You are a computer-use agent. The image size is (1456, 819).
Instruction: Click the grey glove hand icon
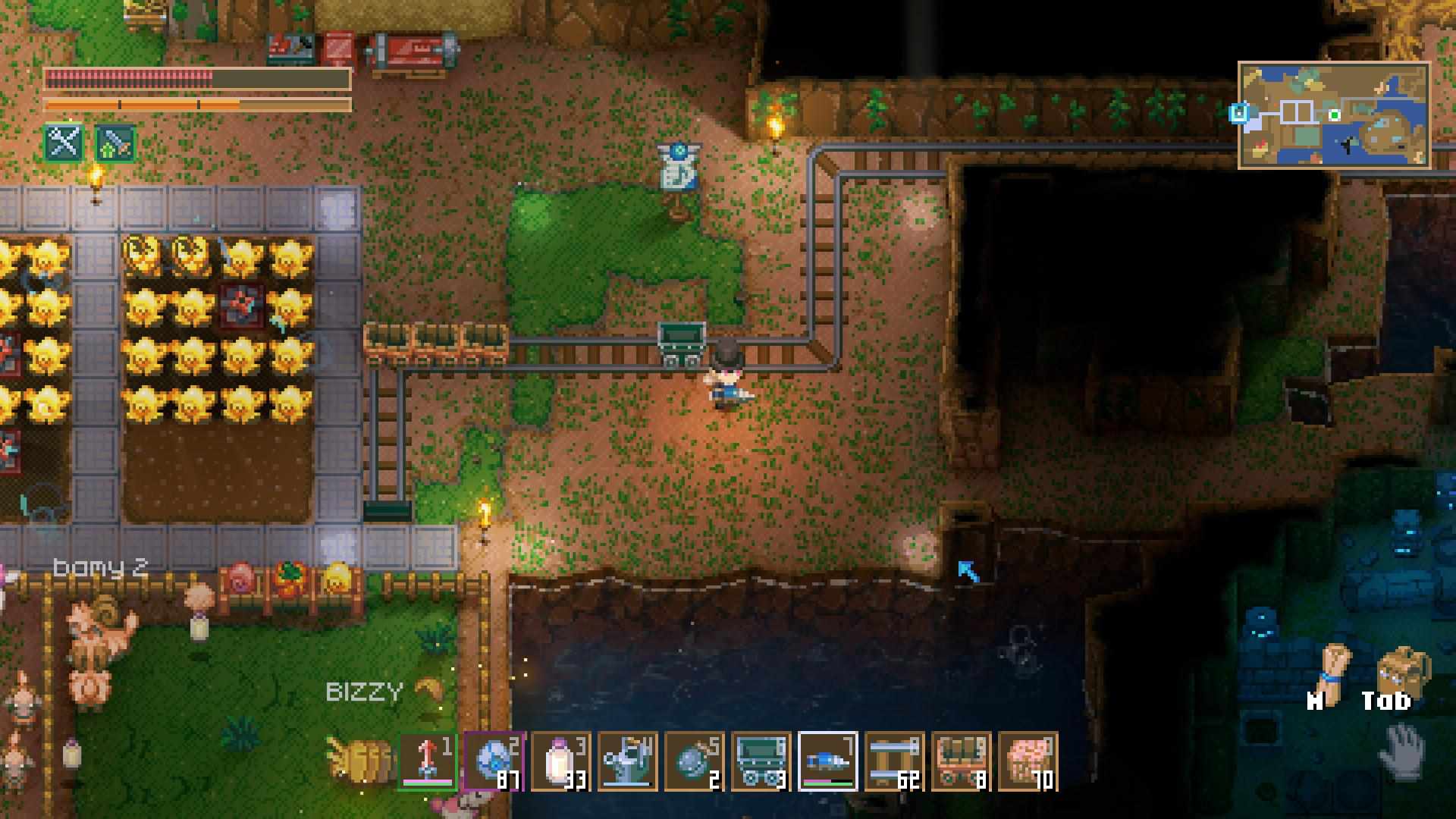(1401, 751)
